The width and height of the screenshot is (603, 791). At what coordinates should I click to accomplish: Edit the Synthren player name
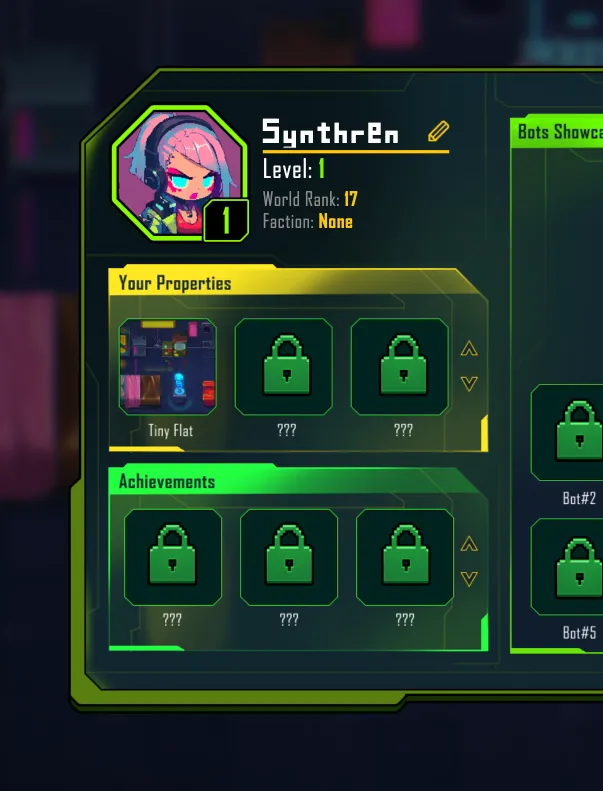(438, 131)
